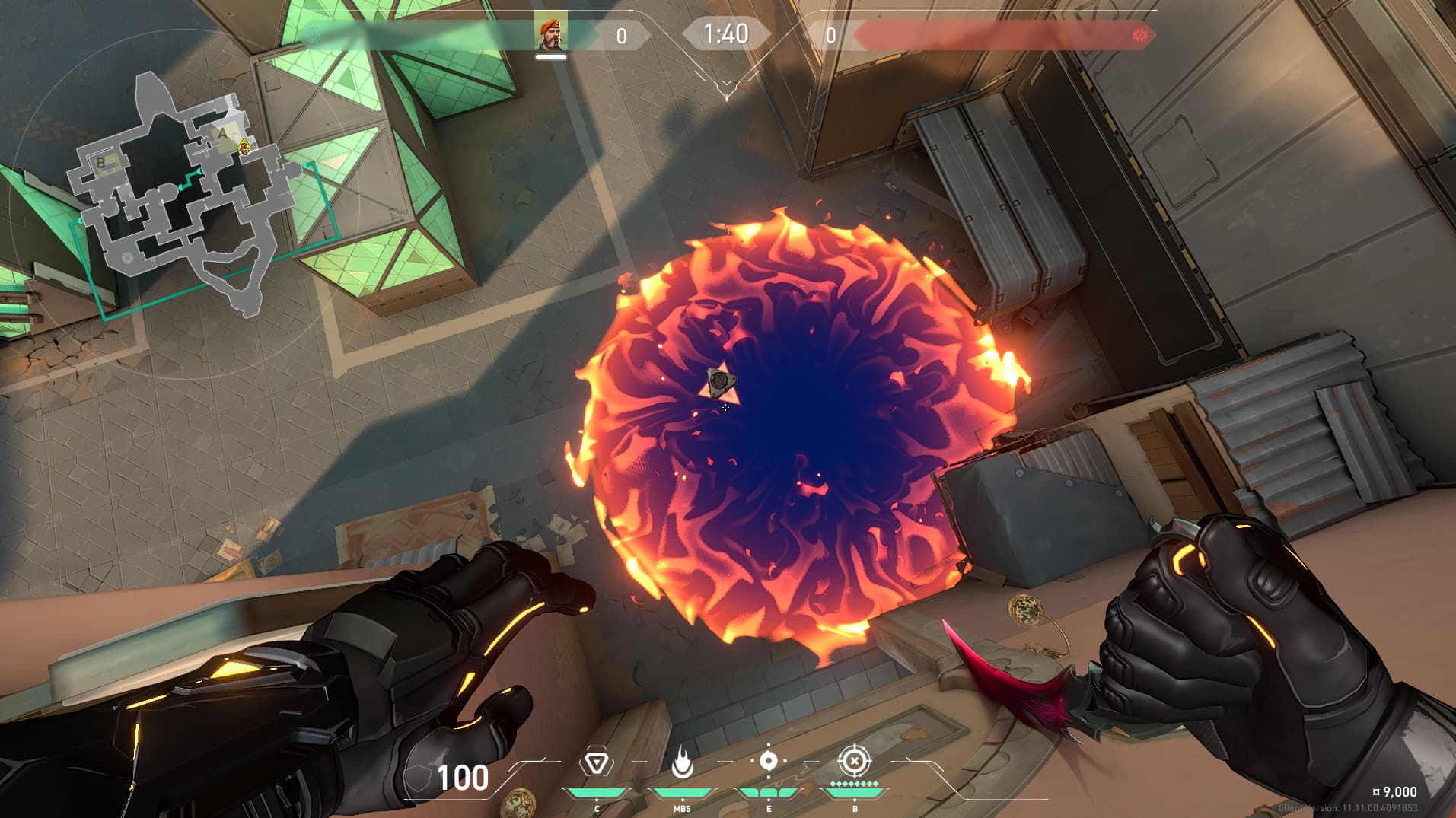Trigger the Orbital Strike ultimate icon
This screenshot has width=1456, height=818.
coord(854,761)
